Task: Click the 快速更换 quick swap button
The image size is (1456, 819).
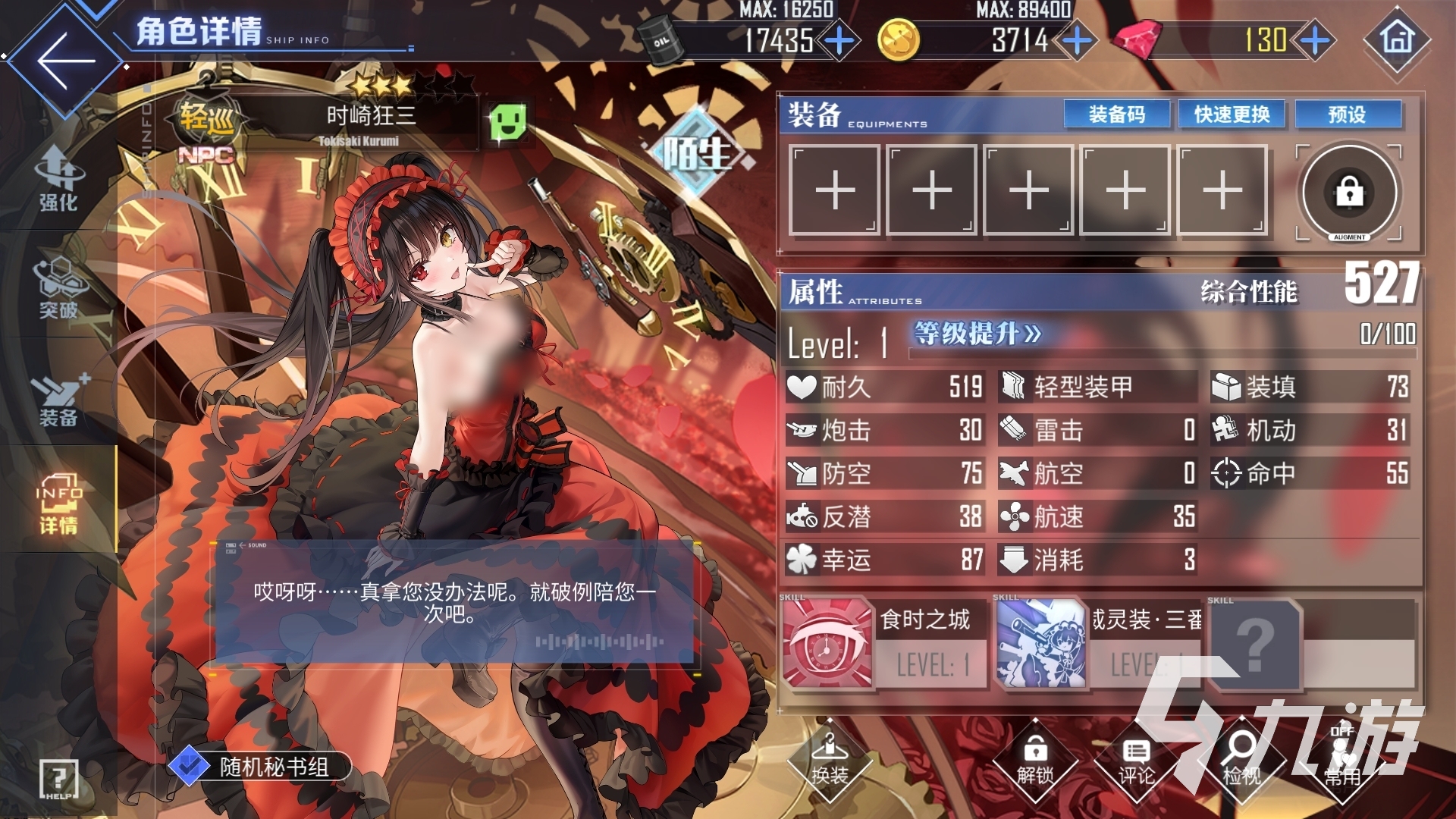Action: click(x=1231, y=115)
